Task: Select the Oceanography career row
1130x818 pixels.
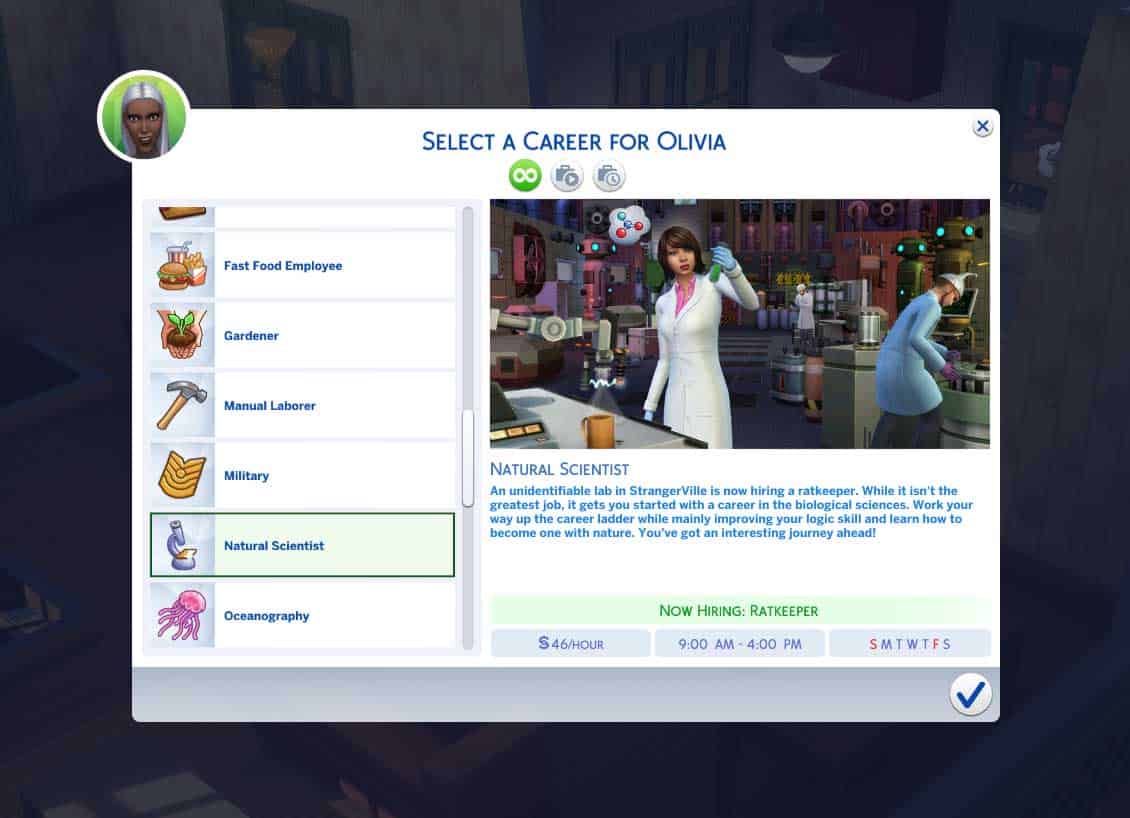Action: coord(302,616)
